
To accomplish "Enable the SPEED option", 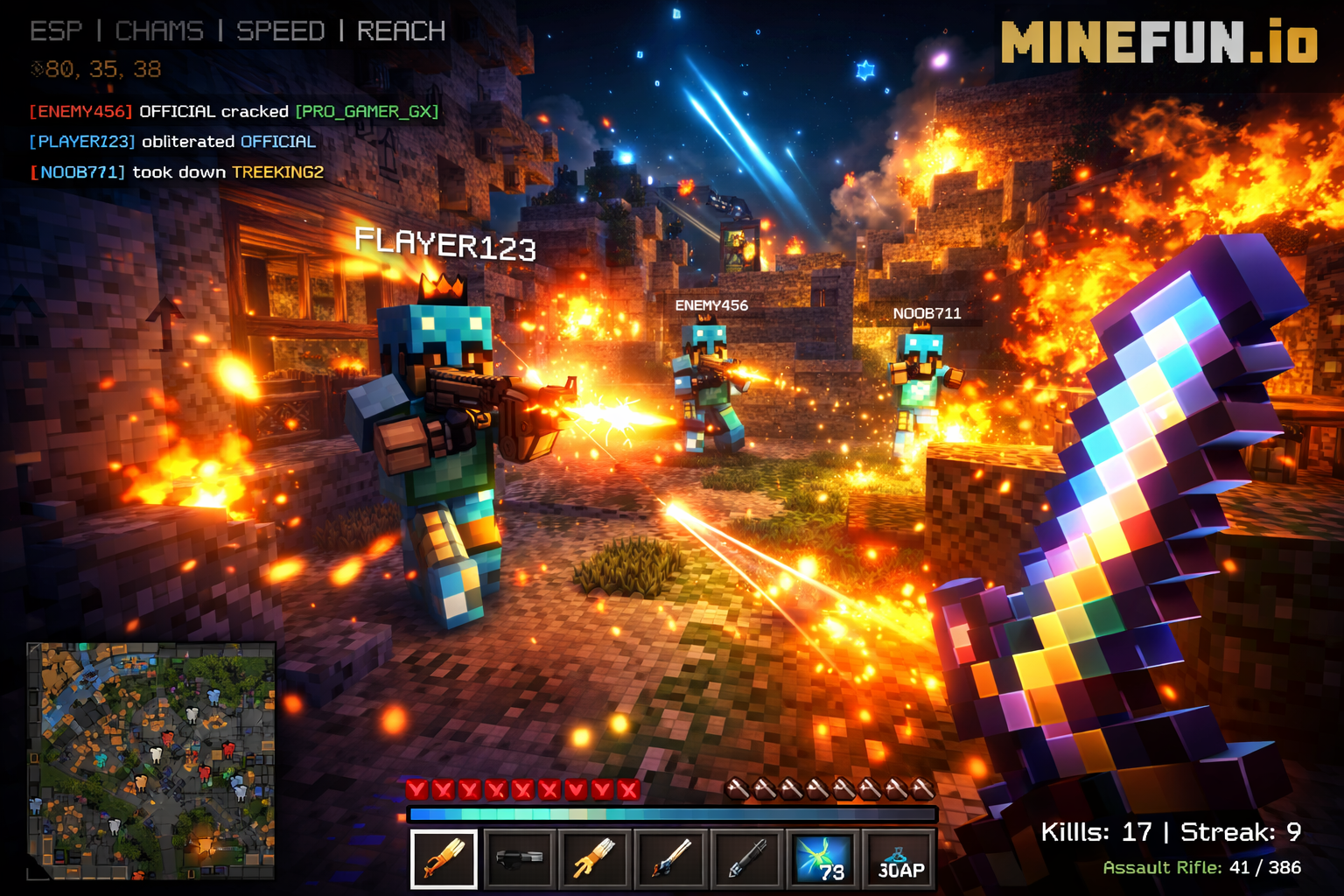I will click(280, 31).
